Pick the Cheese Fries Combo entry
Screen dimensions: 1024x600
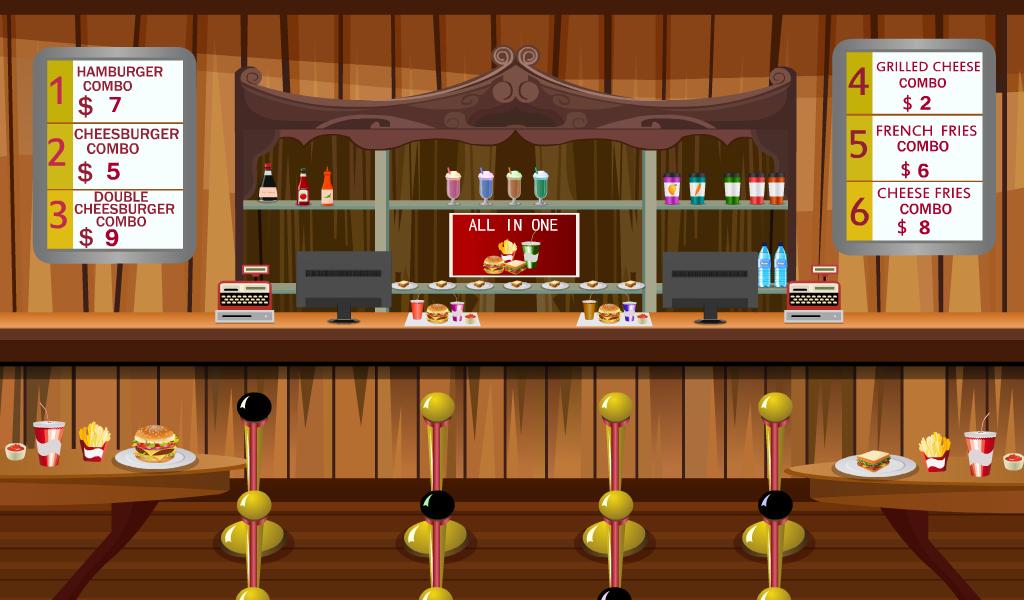916,211
